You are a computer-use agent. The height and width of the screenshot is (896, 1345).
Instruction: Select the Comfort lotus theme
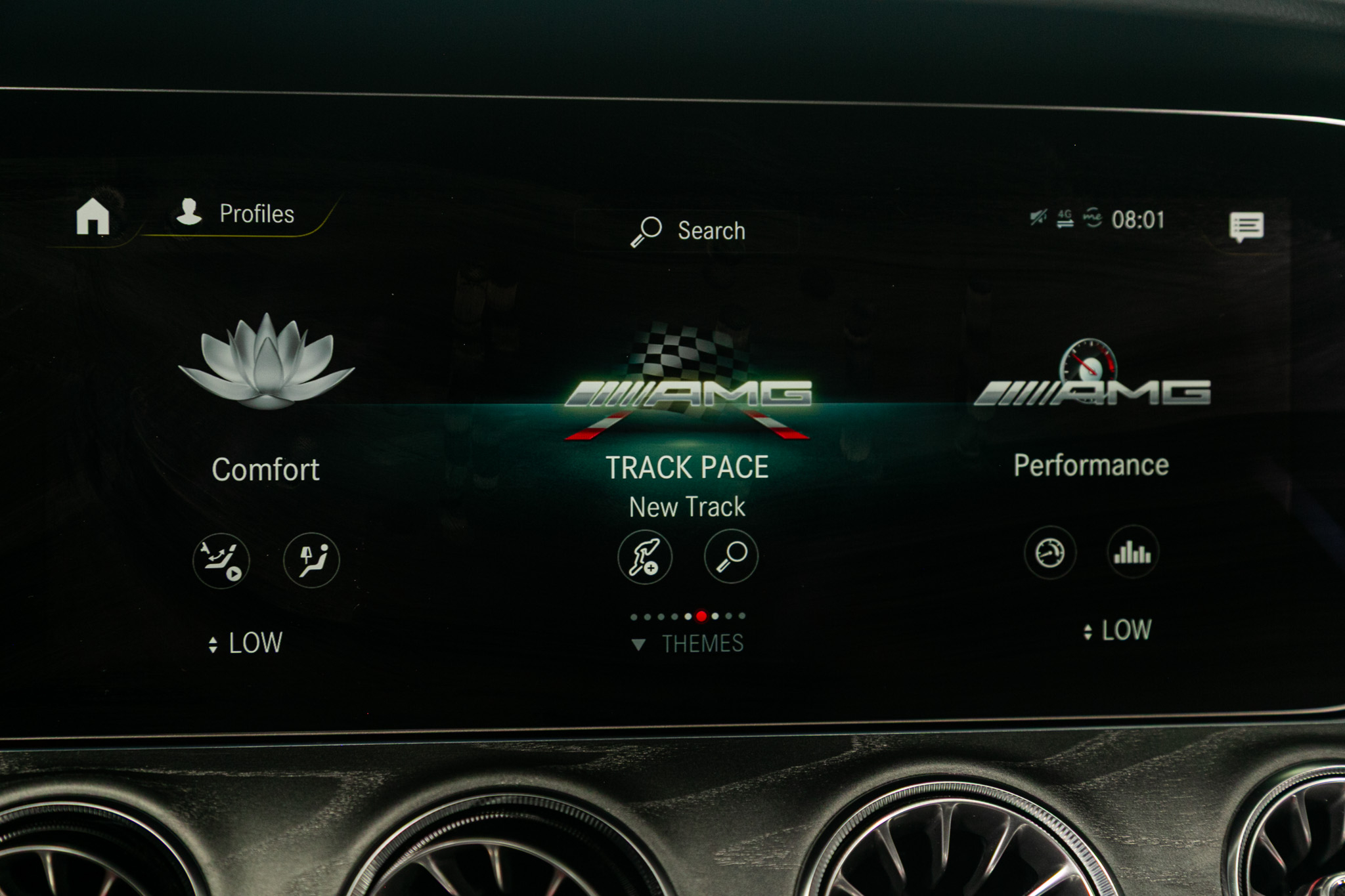coord(266,363)
